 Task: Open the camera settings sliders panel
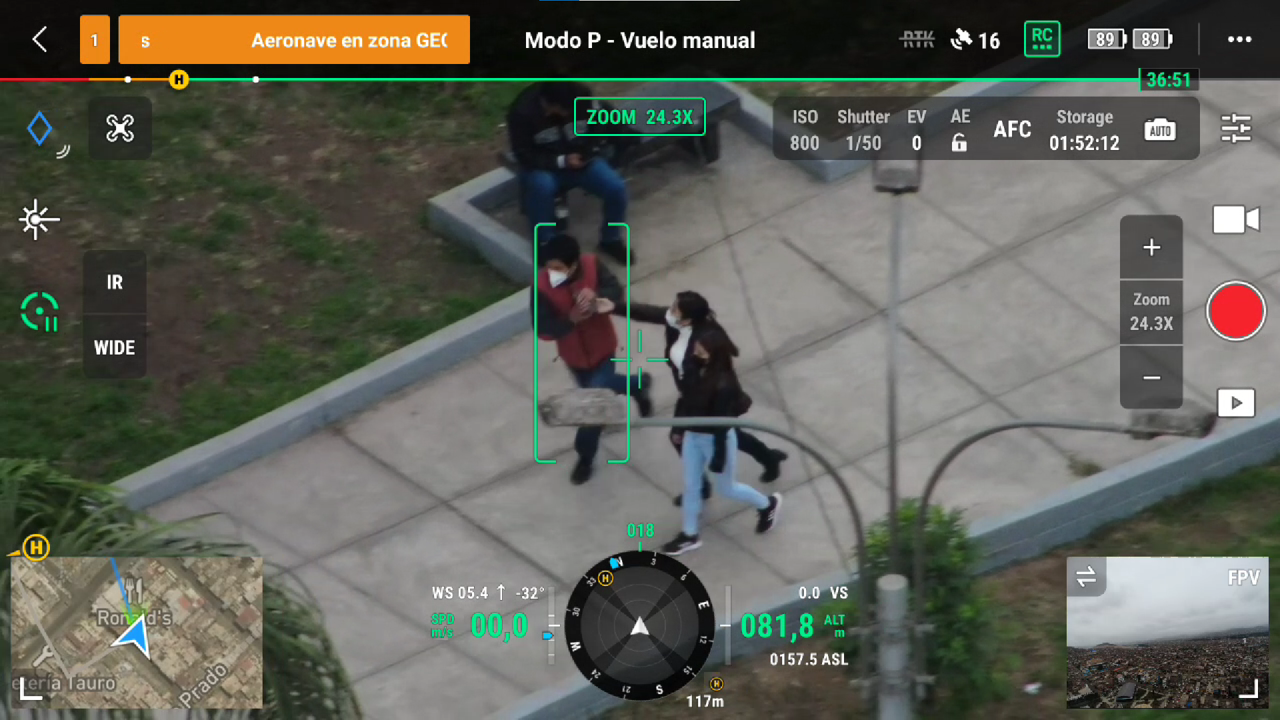point(1235,129)
